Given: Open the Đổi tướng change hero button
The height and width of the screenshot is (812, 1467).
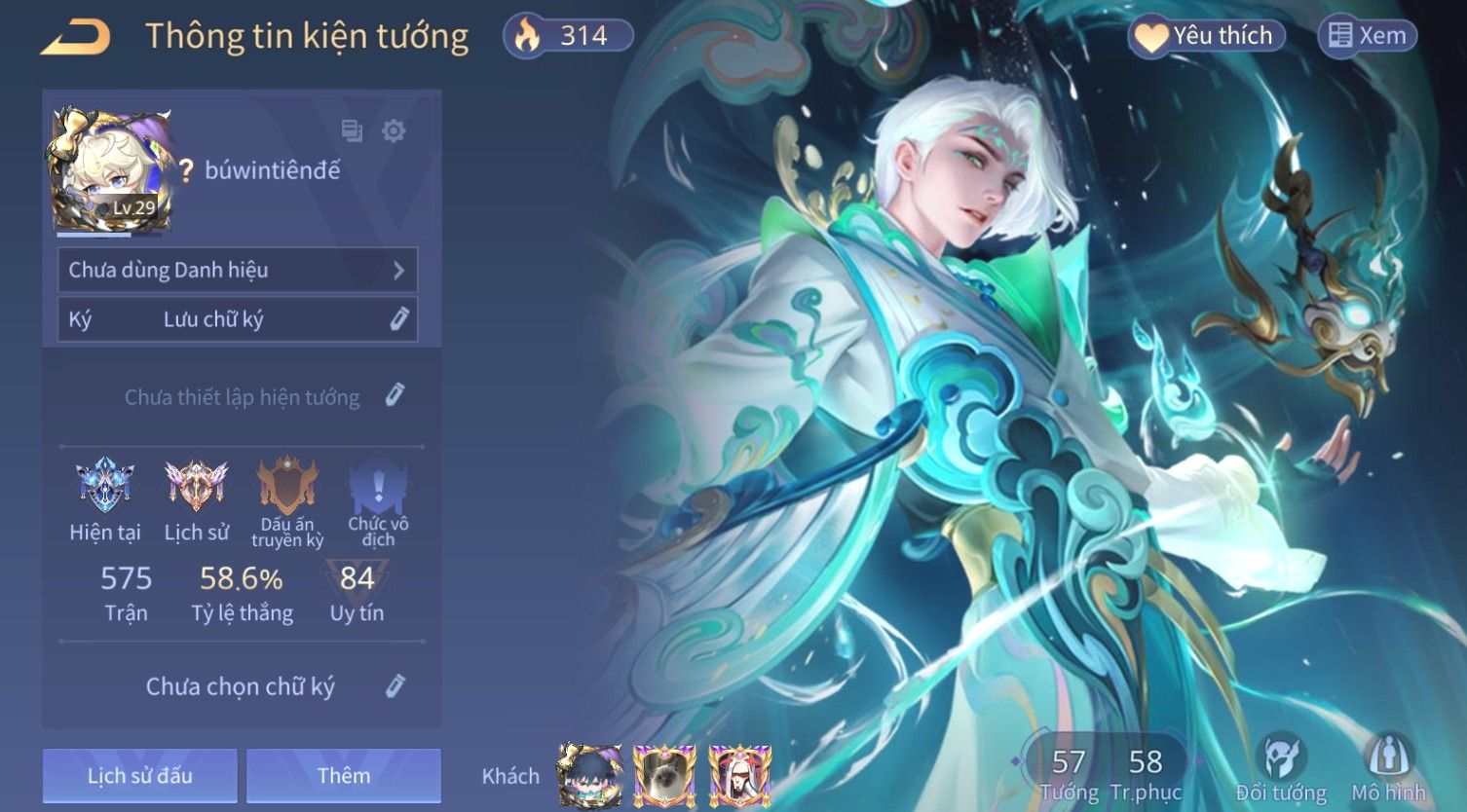Looking at the screenshot, I should coord(1281,769).
